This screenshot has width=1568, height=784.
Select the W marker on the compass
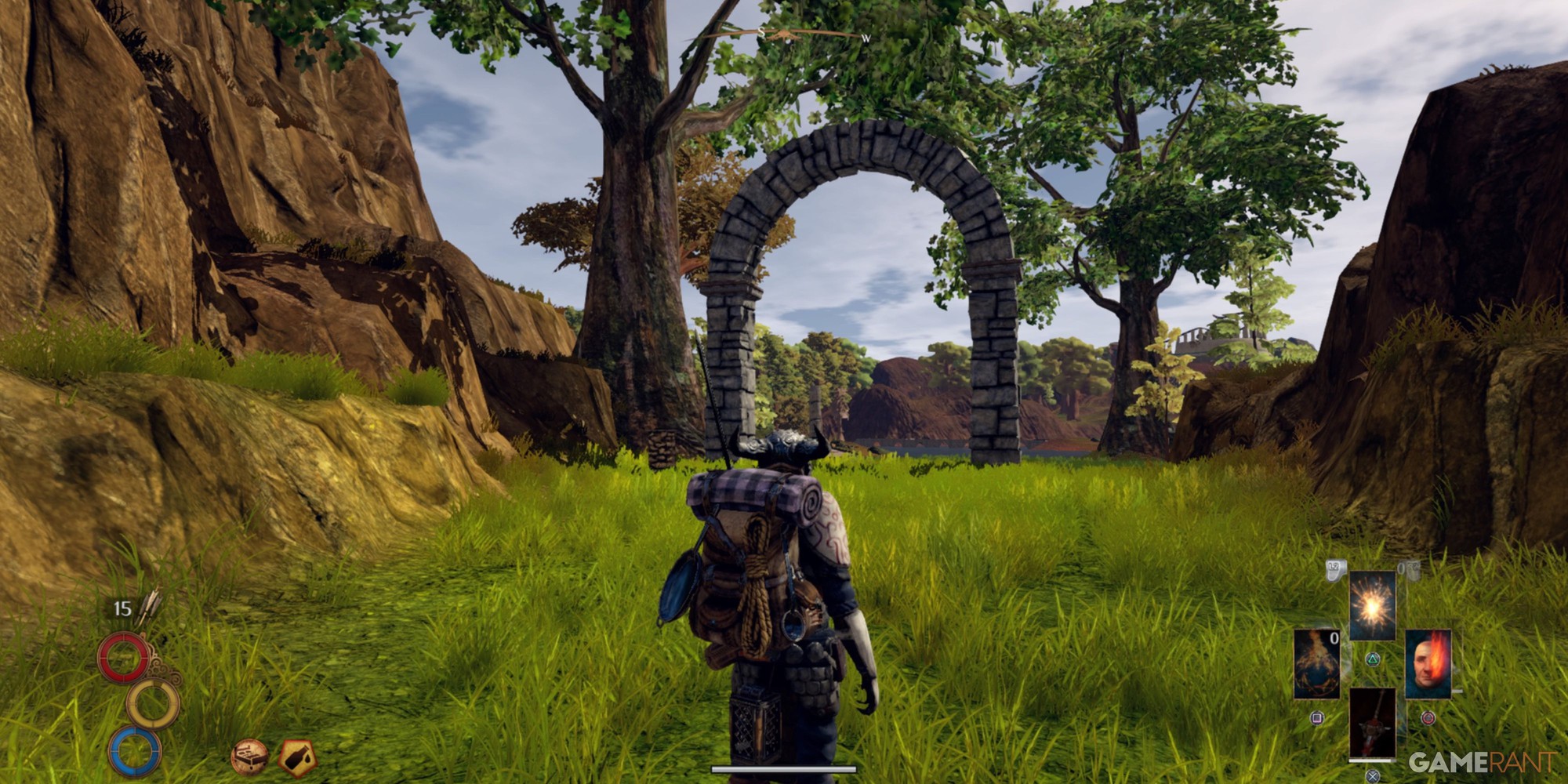(x=866, y=37)
